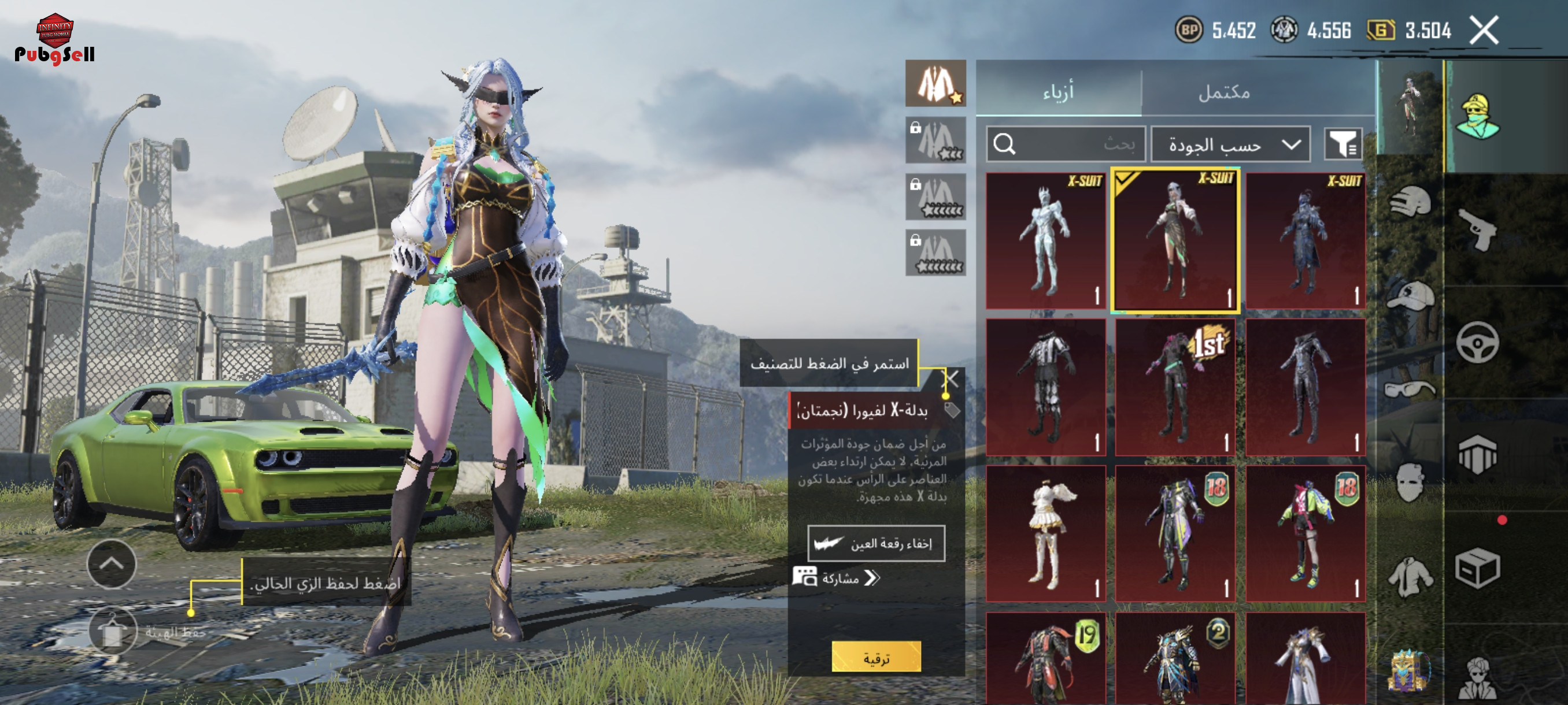The image size is (1568, 705).
Task: Open the pistol weapons category
Action: coord(1478,229)
